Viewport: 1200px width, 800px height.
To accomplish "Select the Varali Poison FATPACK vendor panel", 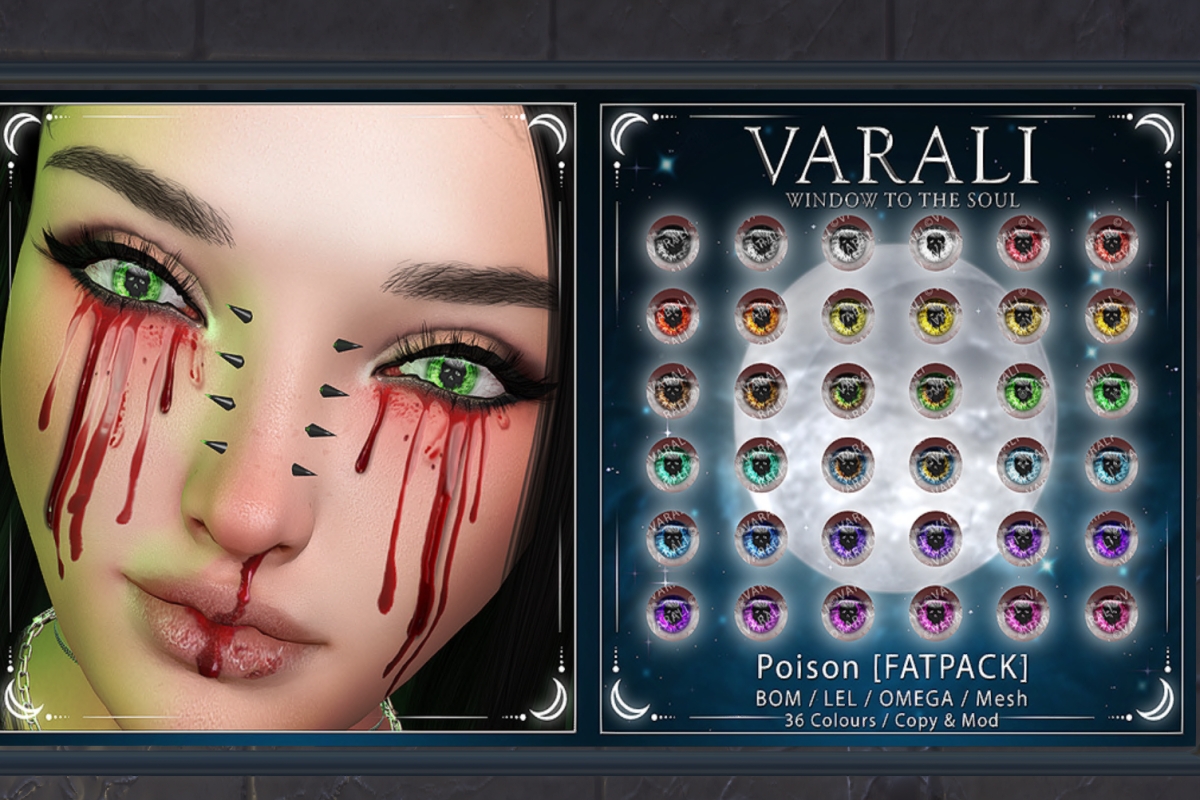I will tap(891, 418).
